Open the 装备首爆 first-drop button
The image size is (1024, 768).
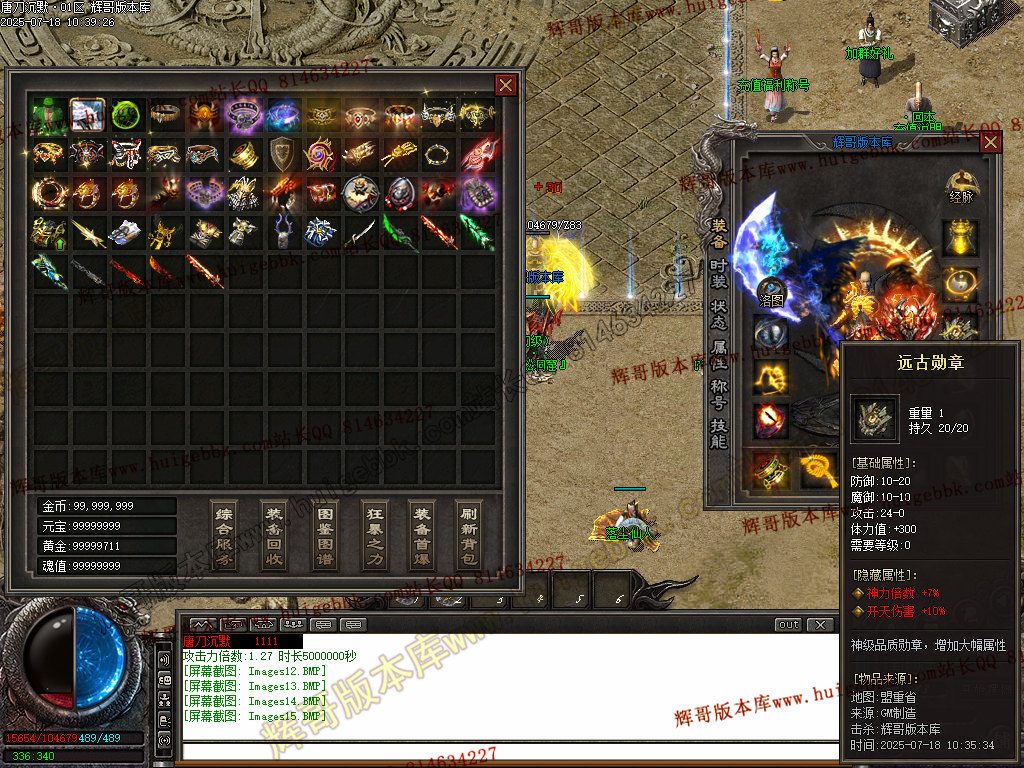pos(422,535)
